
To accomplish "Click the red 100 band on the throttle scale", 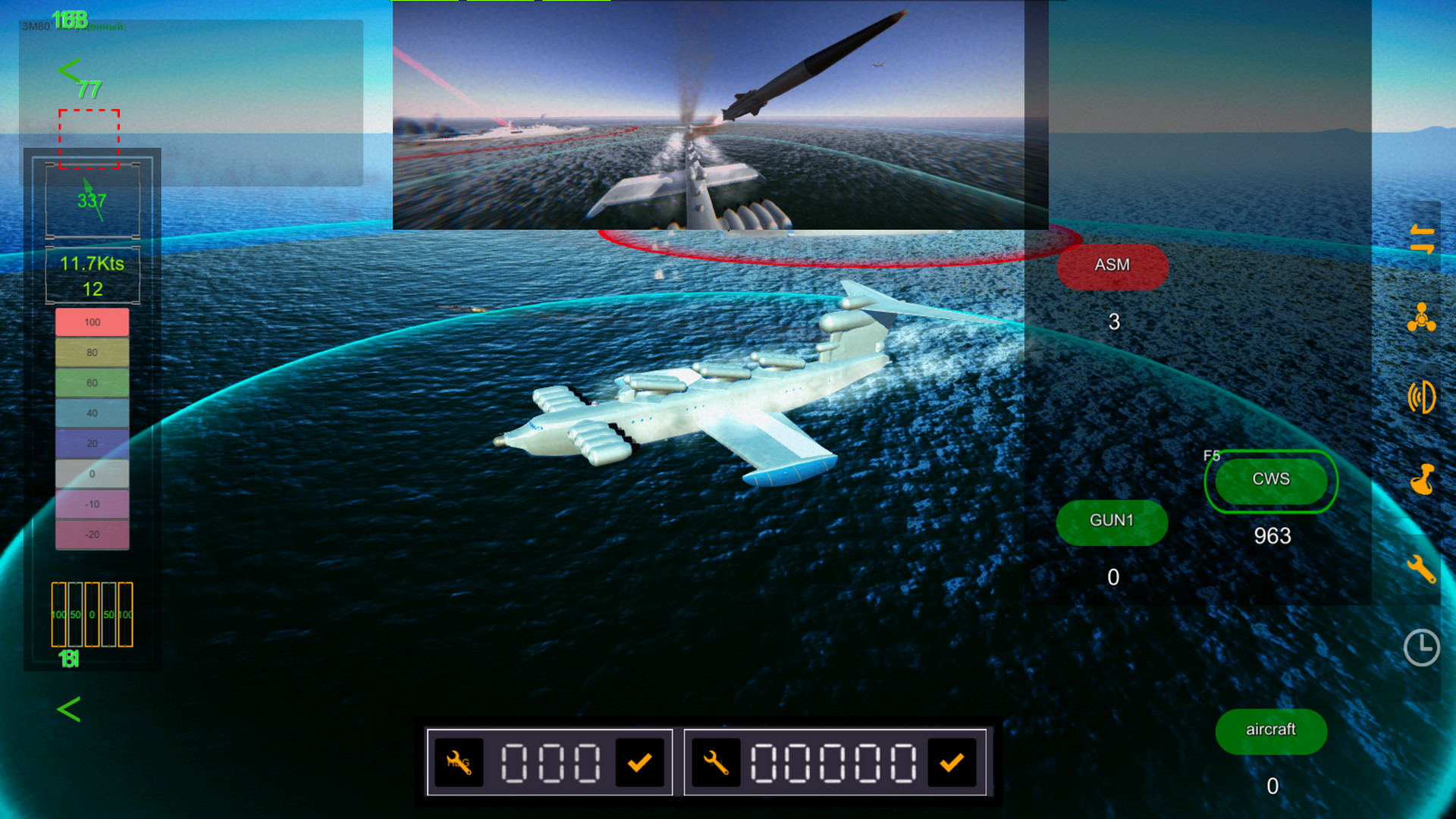I will coord(91,322).
